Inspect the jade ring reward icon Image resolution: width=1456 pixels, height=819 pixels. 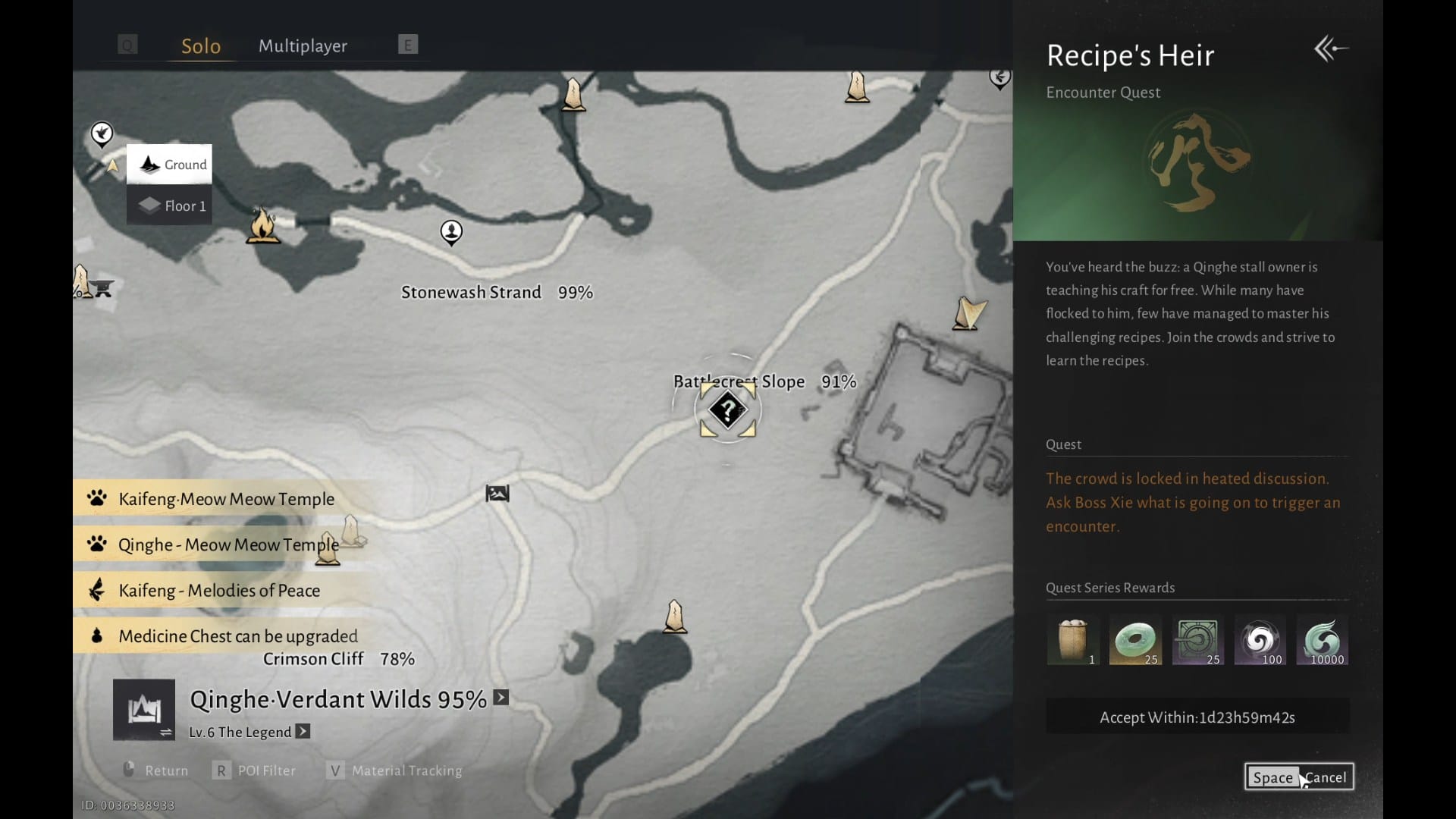[1135, 640]
